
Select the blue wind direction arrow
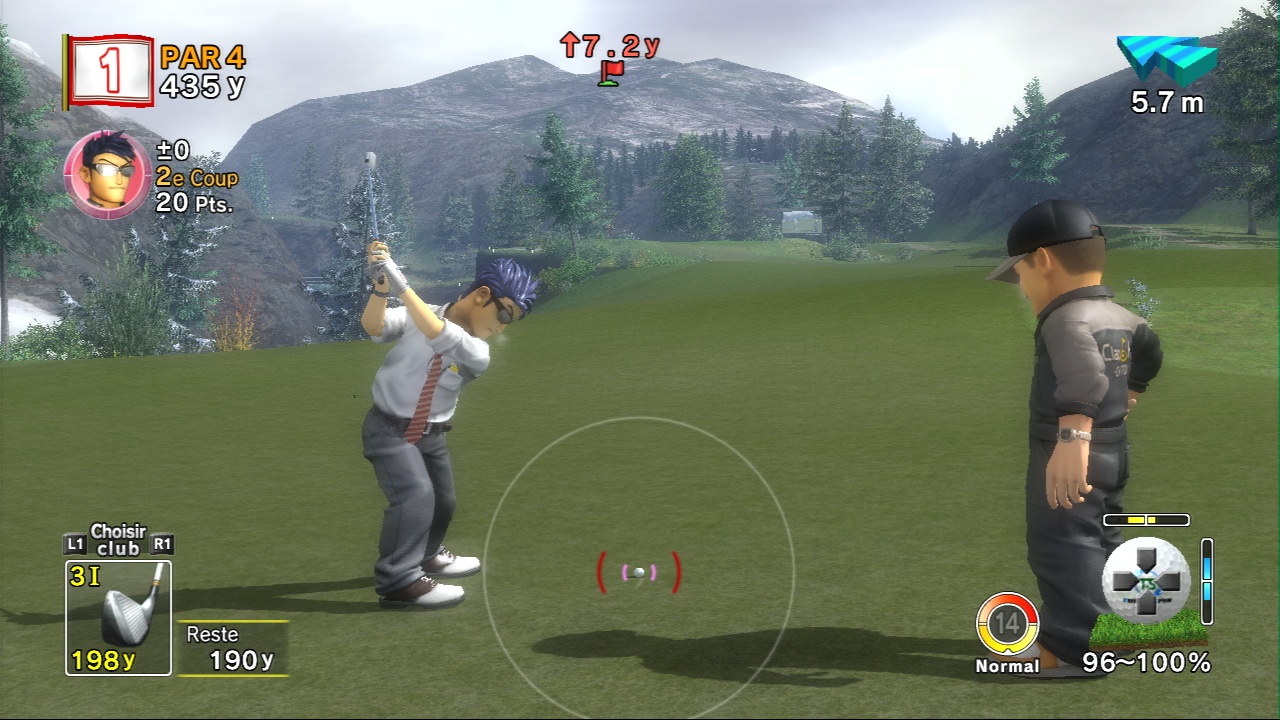coord(1167,61)
